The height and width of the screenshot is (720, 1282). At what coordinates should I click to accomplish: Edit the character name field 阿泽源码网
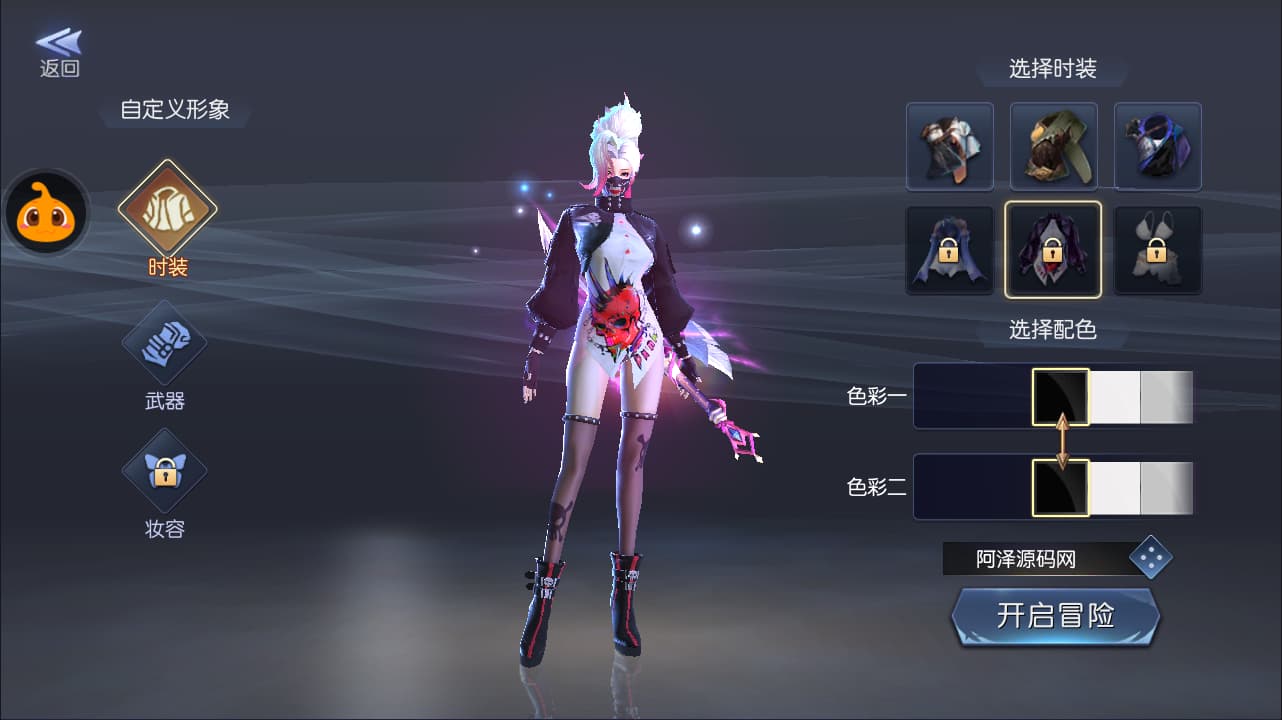(x=1030, y=559)
